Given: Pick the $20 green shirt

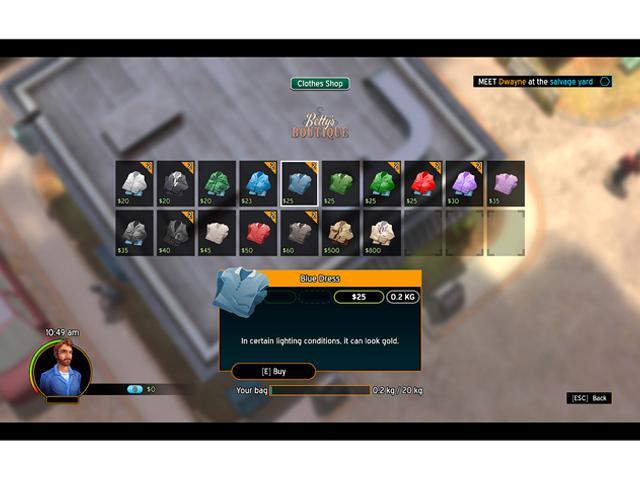Looking at the screenshot, I should [x=217, y=183].
